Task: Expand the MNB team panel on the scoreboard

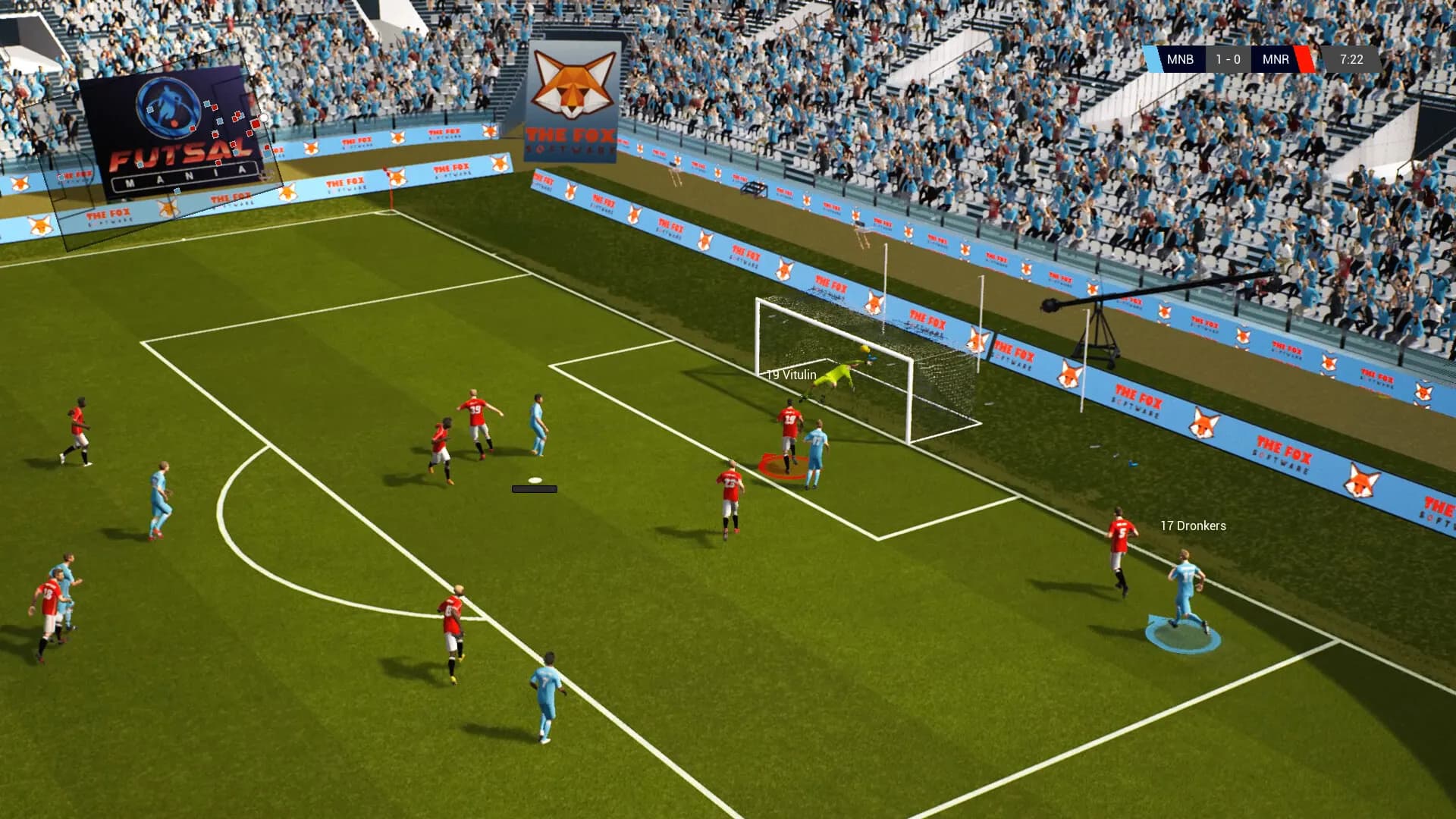Action: coord(1181,59)
